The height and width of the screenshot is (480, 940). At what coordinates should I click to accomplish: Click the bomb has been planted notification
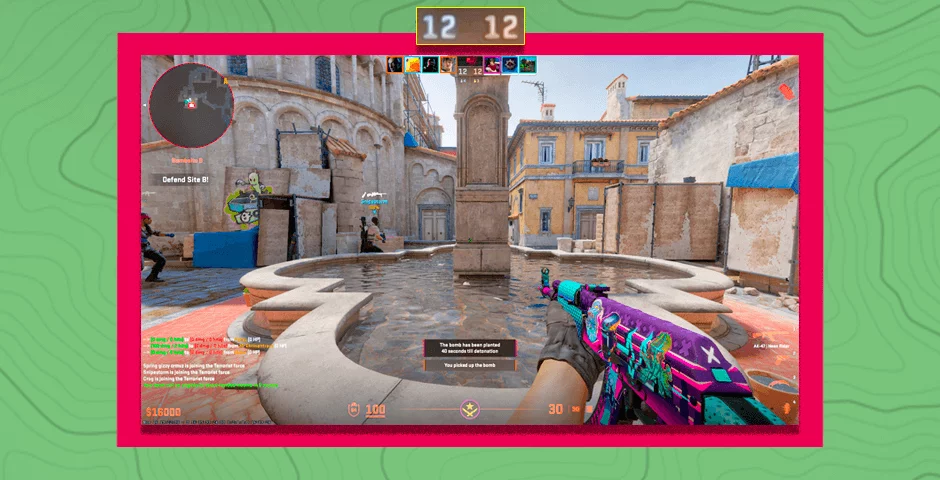coord(470,347)
